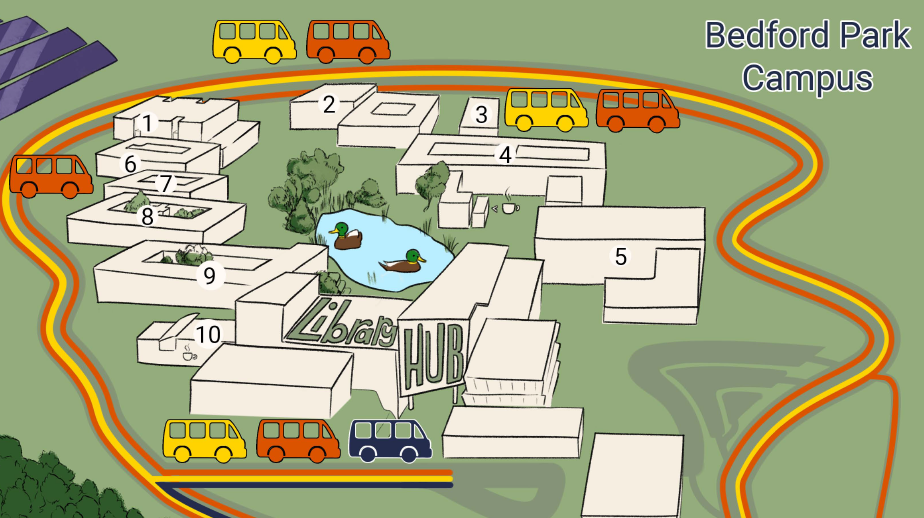
Task: Click the number 5 building marker
Action: pyautogui.click(x=620, y=256)
